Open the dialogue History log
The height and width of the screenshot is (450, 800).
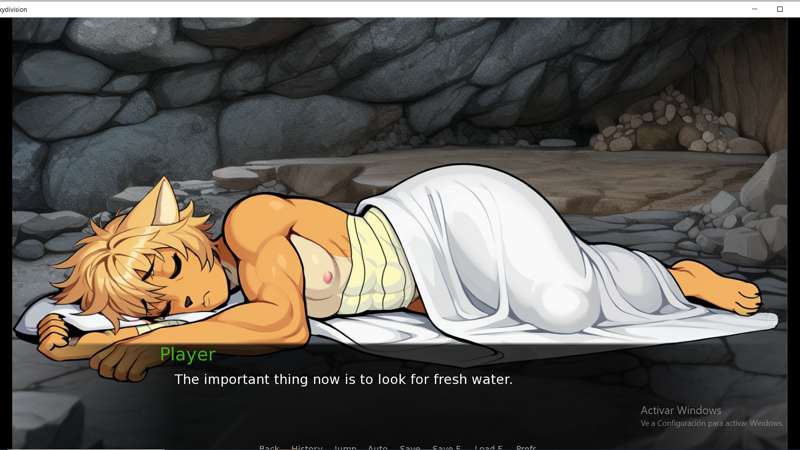[306, 447]
